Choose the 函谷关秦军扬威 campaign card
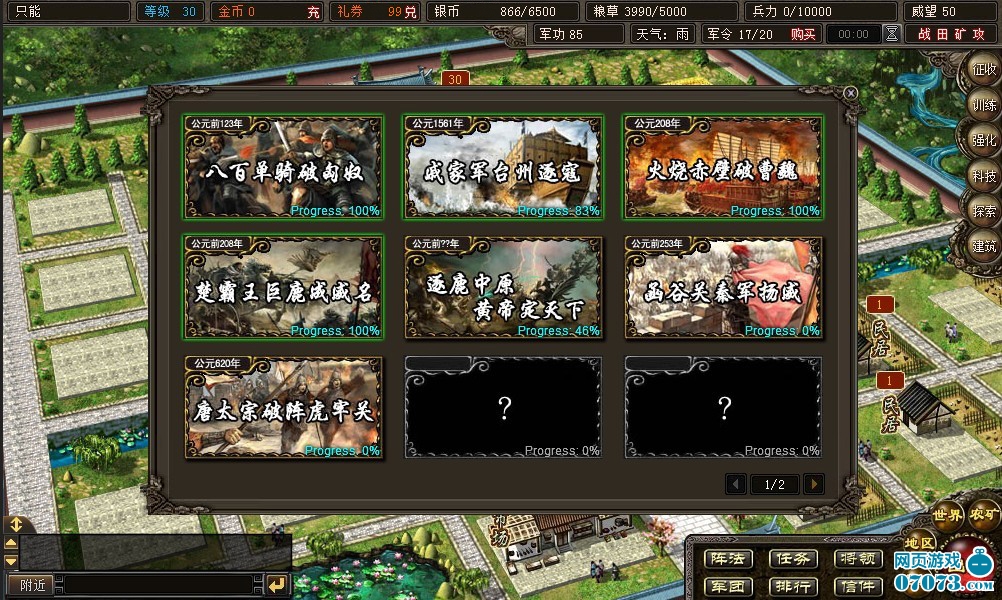This screenshot has width=1002, height=600. click(x=723, y=288)
